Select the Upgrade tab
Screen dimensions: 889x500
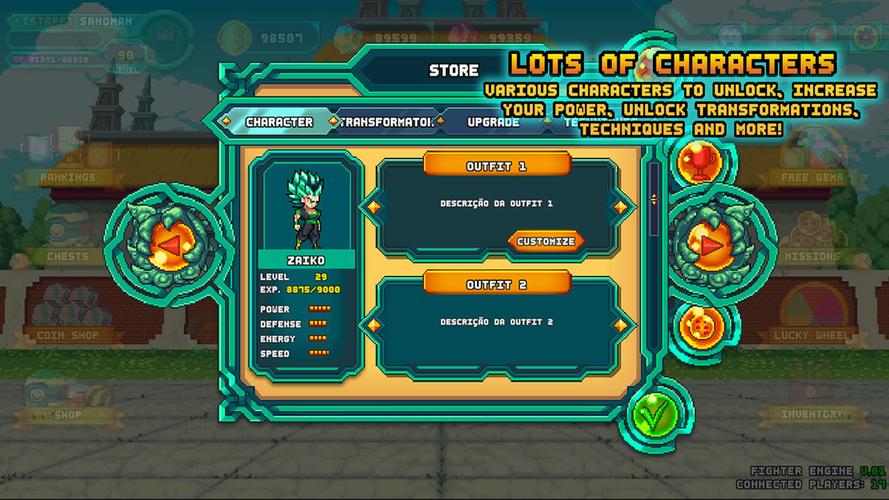(x=493, y=123)
